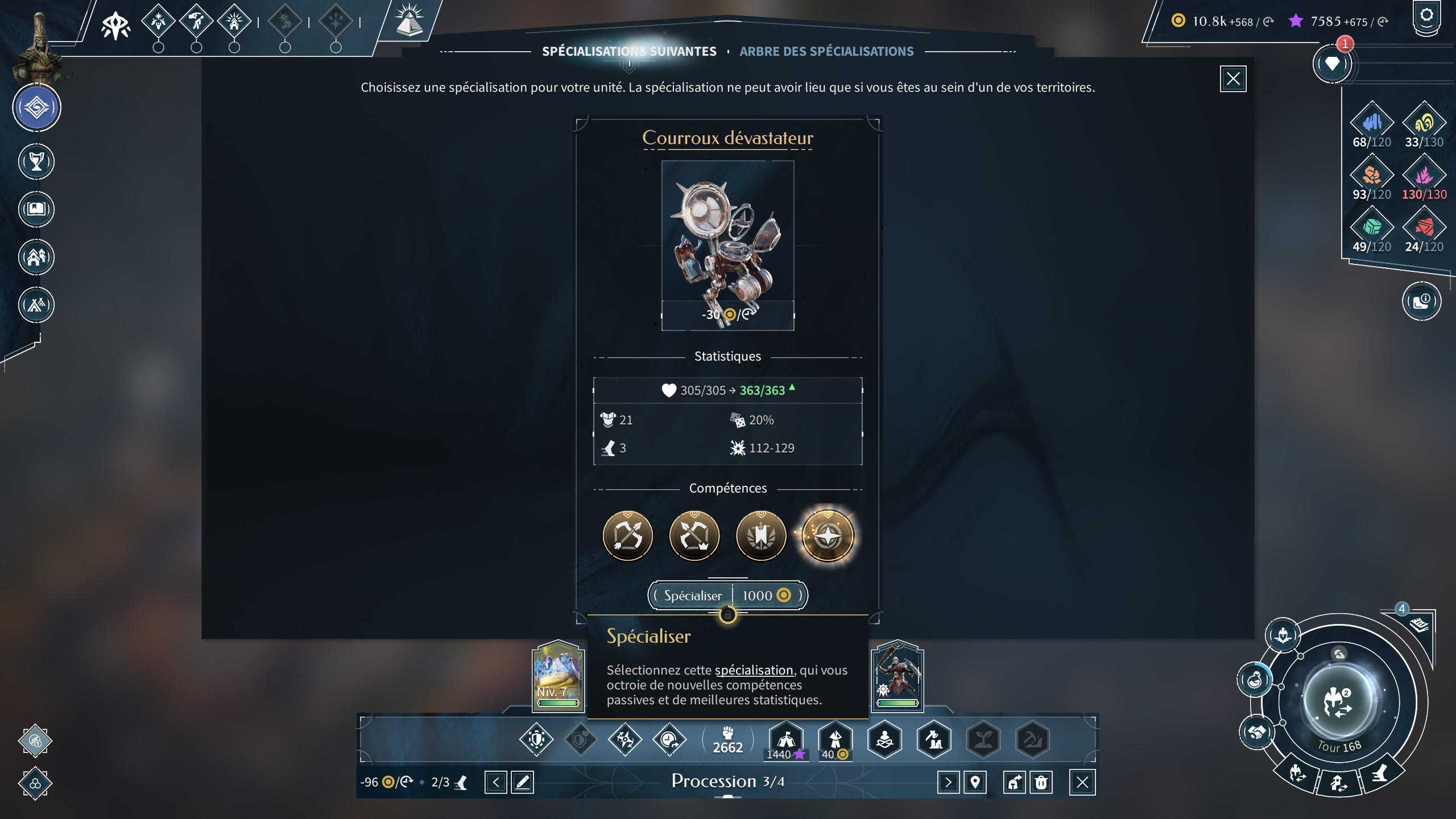The height and width of the screenshot is (819, 1456).
Task: Open the trophy menu icon
Action: tap(36, 162)
